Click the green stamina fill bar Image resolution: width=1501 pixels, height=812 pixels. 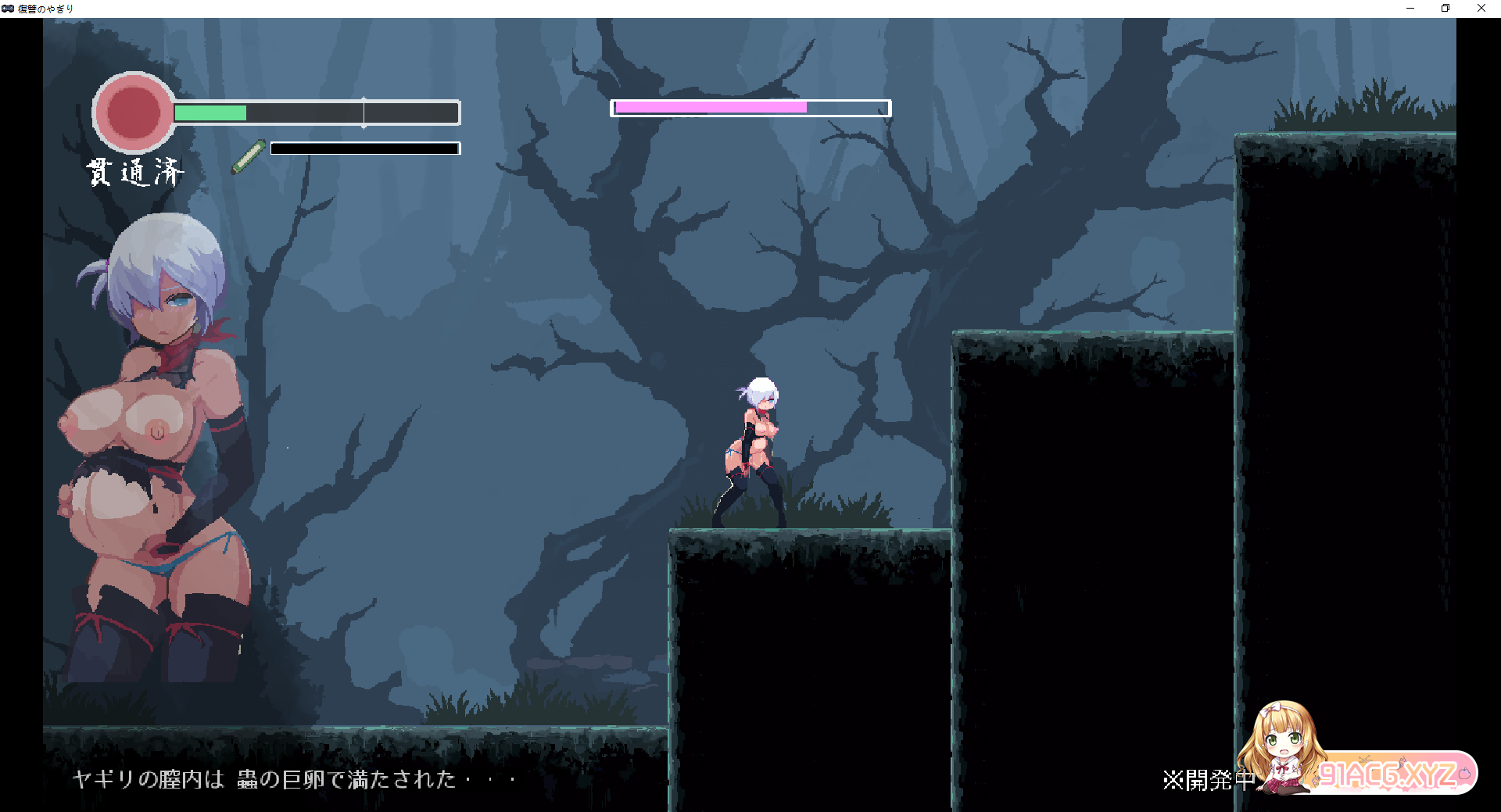pyautogui.click(x=210, y=113)
